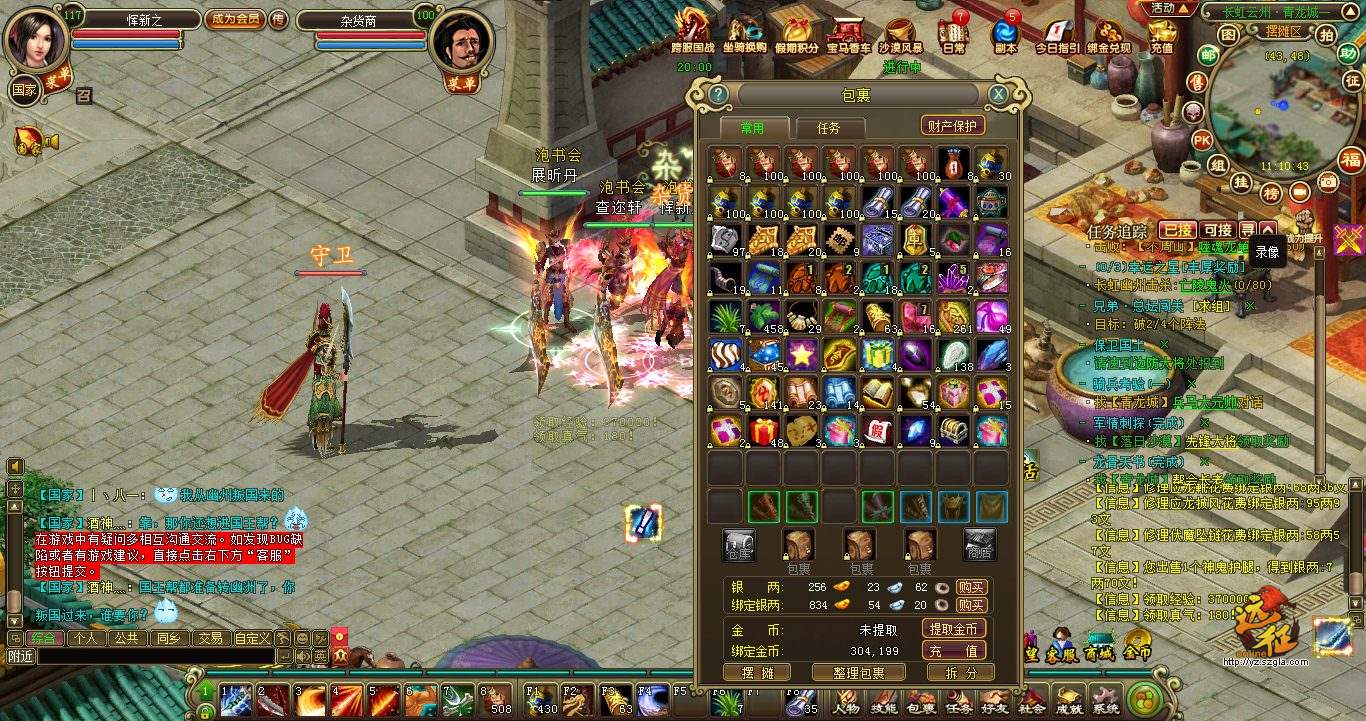Open the 副本 dungeon icon

click(x=1006, y=34)
